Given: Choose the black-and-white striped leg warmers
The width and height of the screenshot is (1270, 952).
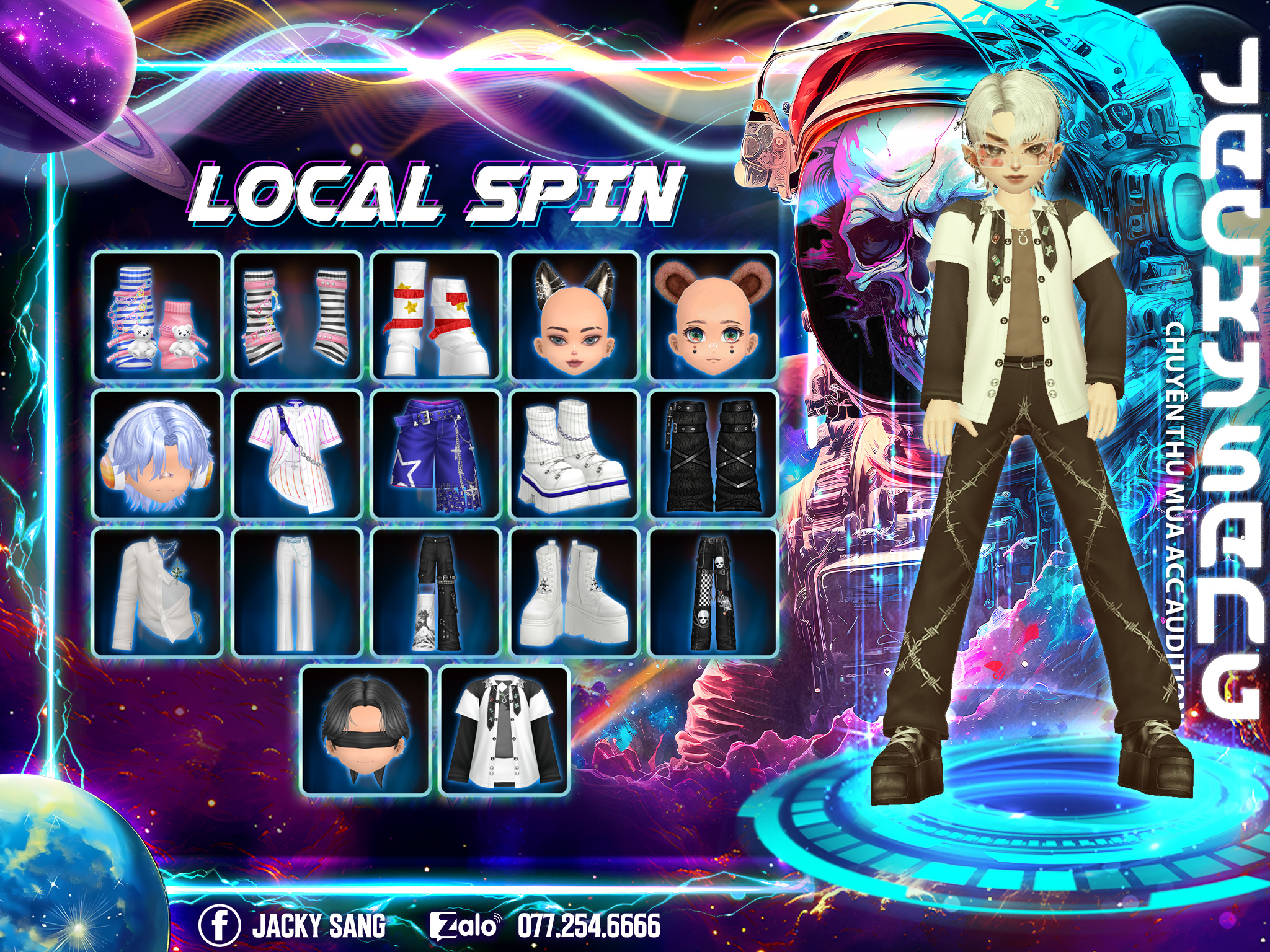Looking at the screenshot, I should [x=297, y=316].
